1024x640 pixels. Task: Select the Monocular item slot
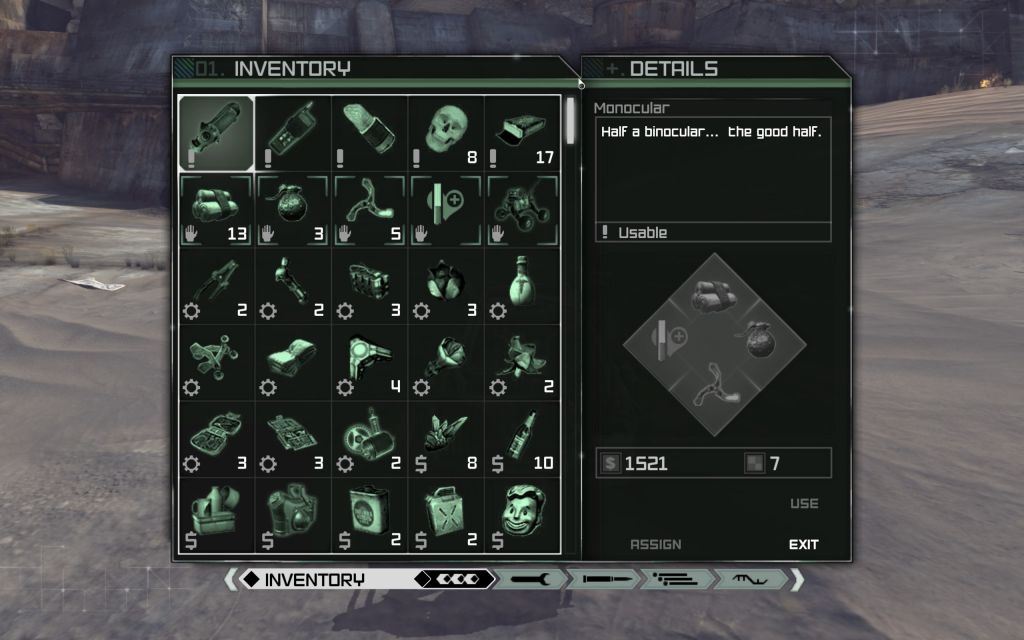pyautogui.click(x=216, y=132)
